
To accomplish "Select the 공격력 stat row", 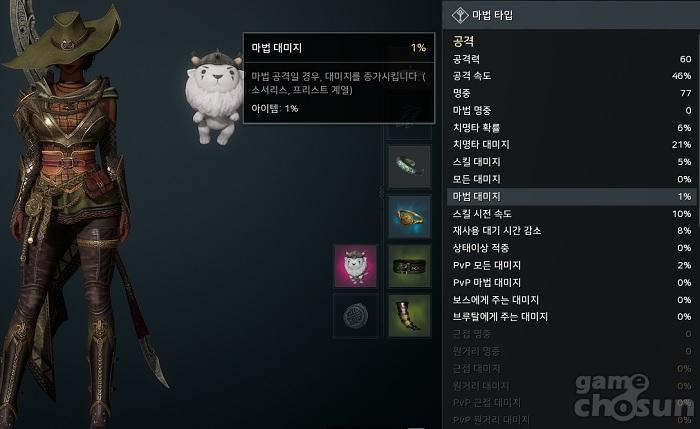I will [x=570, y=59].
